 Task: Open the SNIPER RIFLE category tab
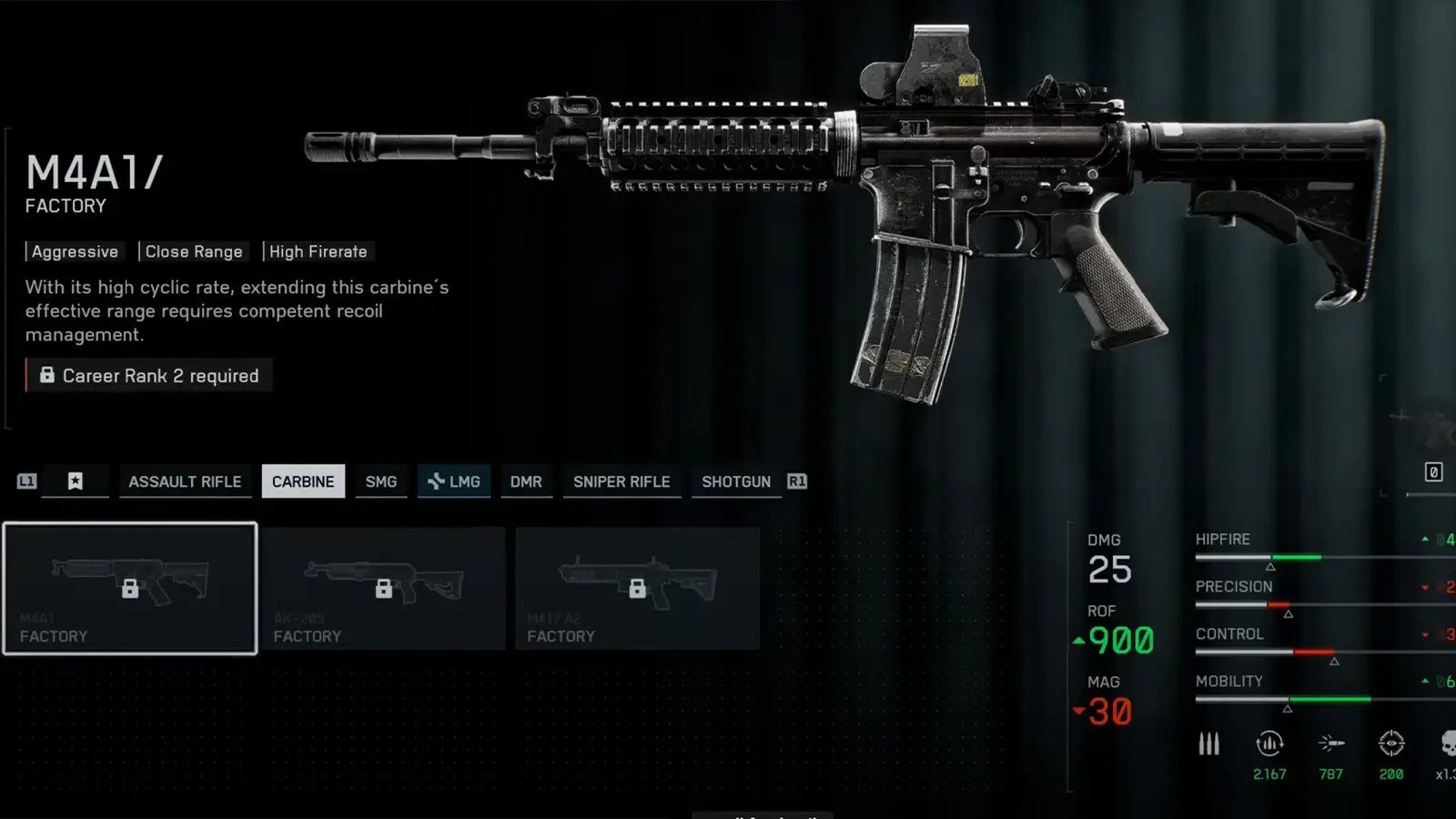tap(622, 481)
